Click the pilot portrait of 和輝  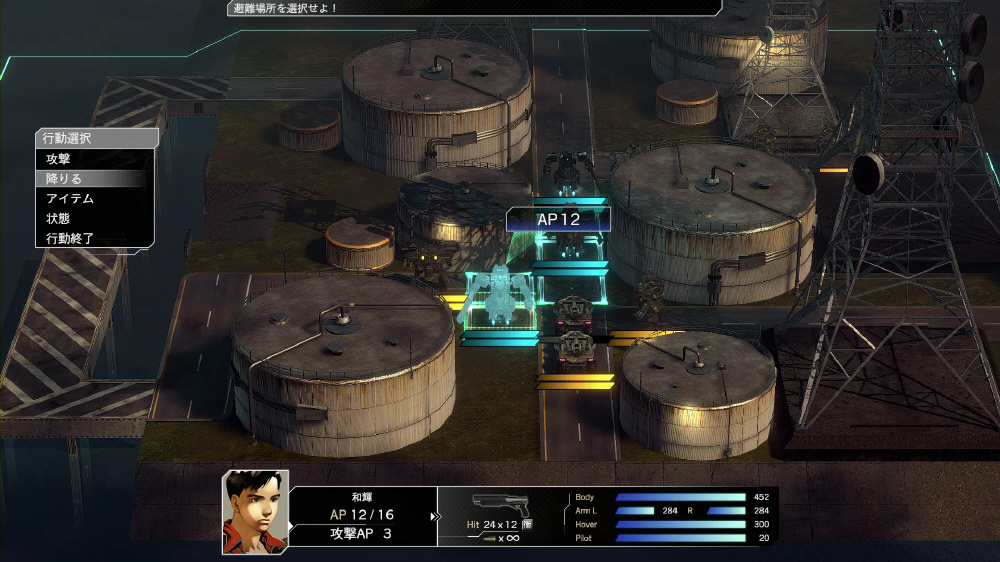[255, 511]
